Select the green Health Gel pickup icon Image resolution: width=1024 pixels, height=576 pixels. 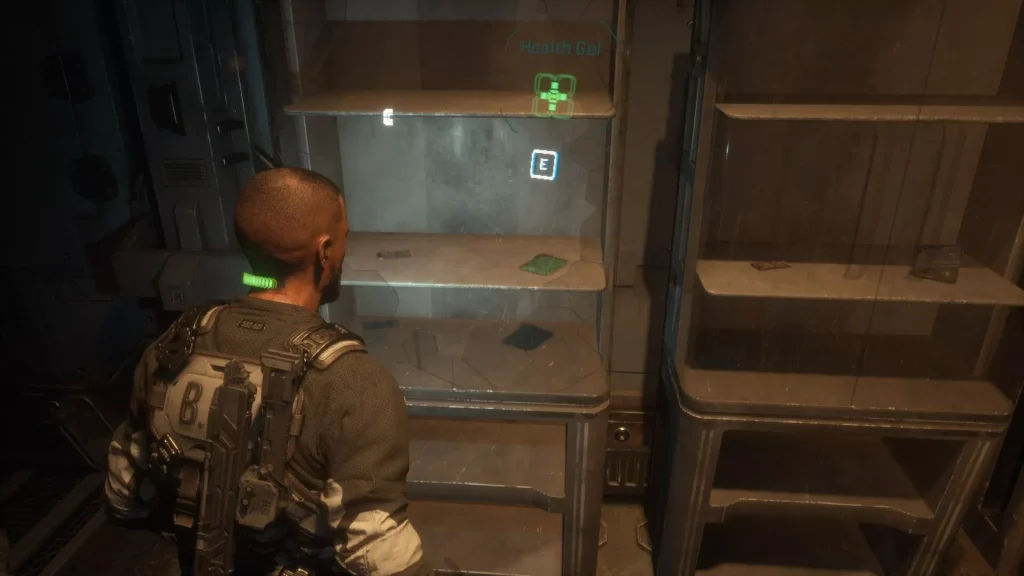552,95
